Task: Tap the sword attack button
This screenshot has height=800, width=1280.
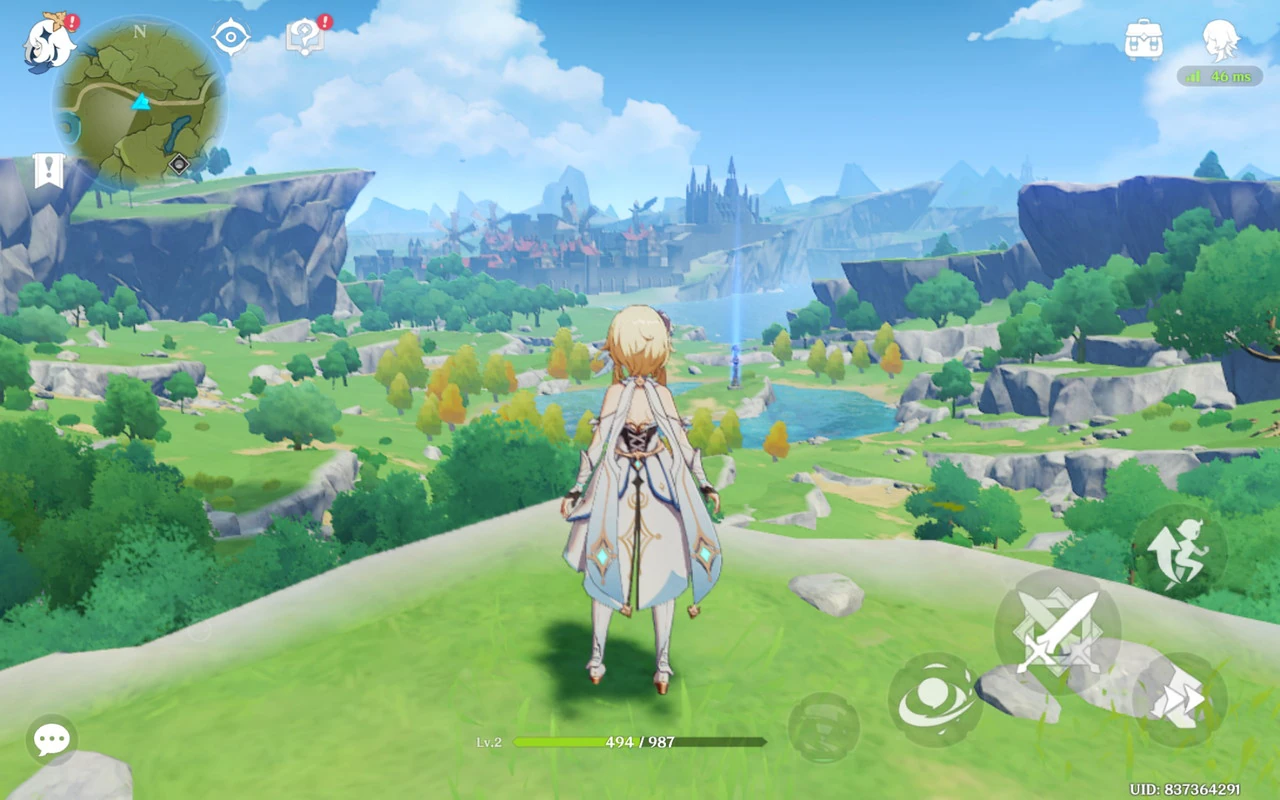Action: (1057, 632)
